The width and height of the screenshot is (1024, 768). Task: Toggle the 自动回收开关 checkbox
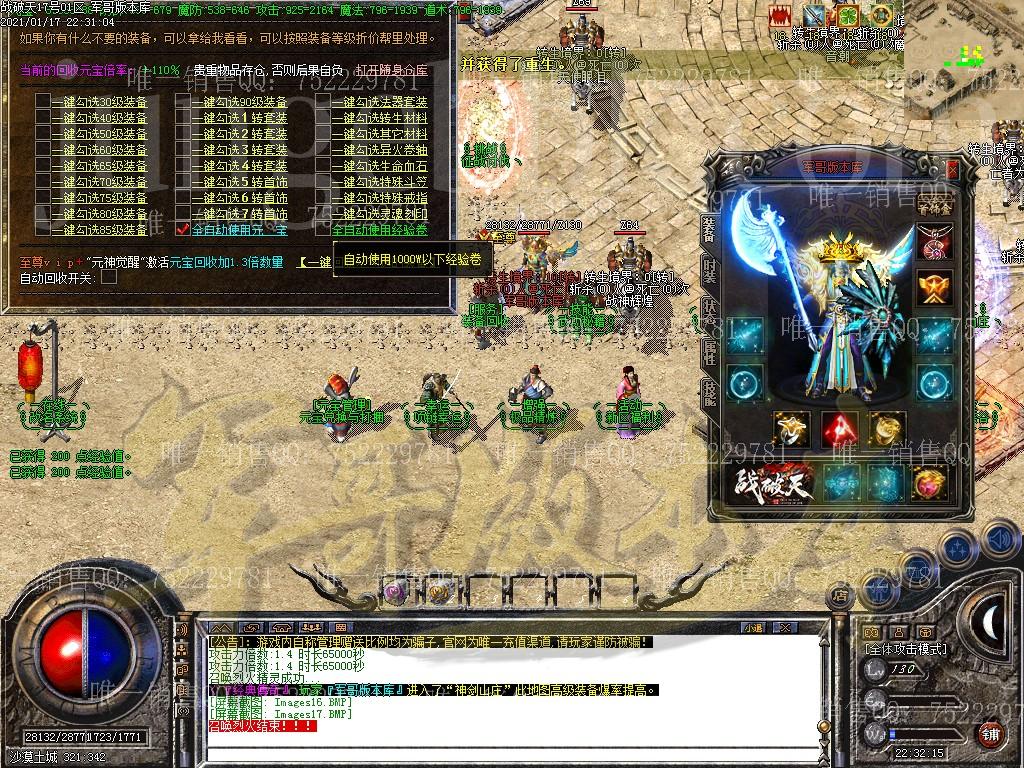click(109, 277)
